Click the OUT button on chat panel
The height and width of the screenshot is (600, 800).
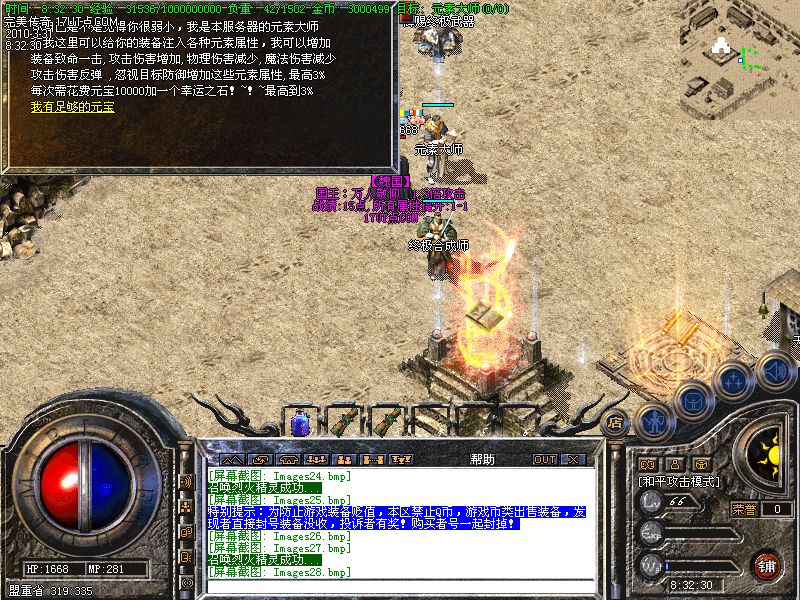click(544, 460)
